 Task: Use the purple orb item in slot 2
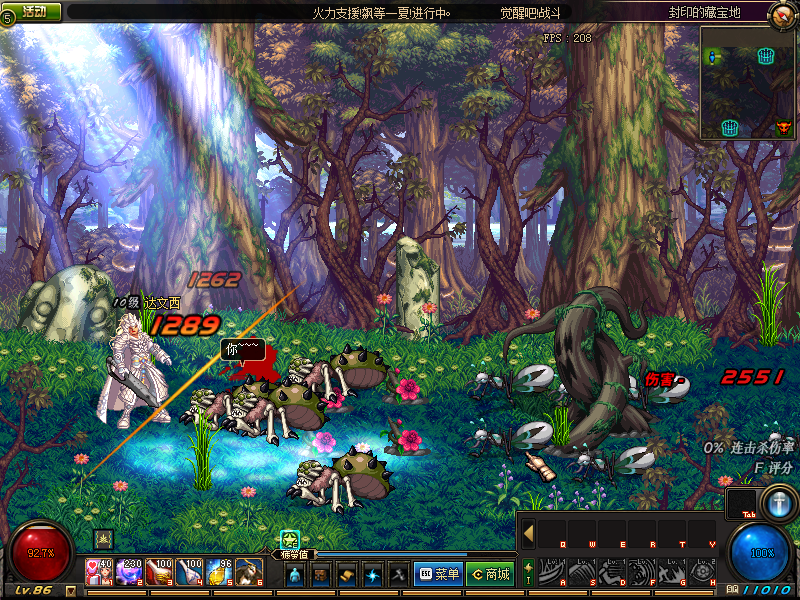(x=129, y=573)
